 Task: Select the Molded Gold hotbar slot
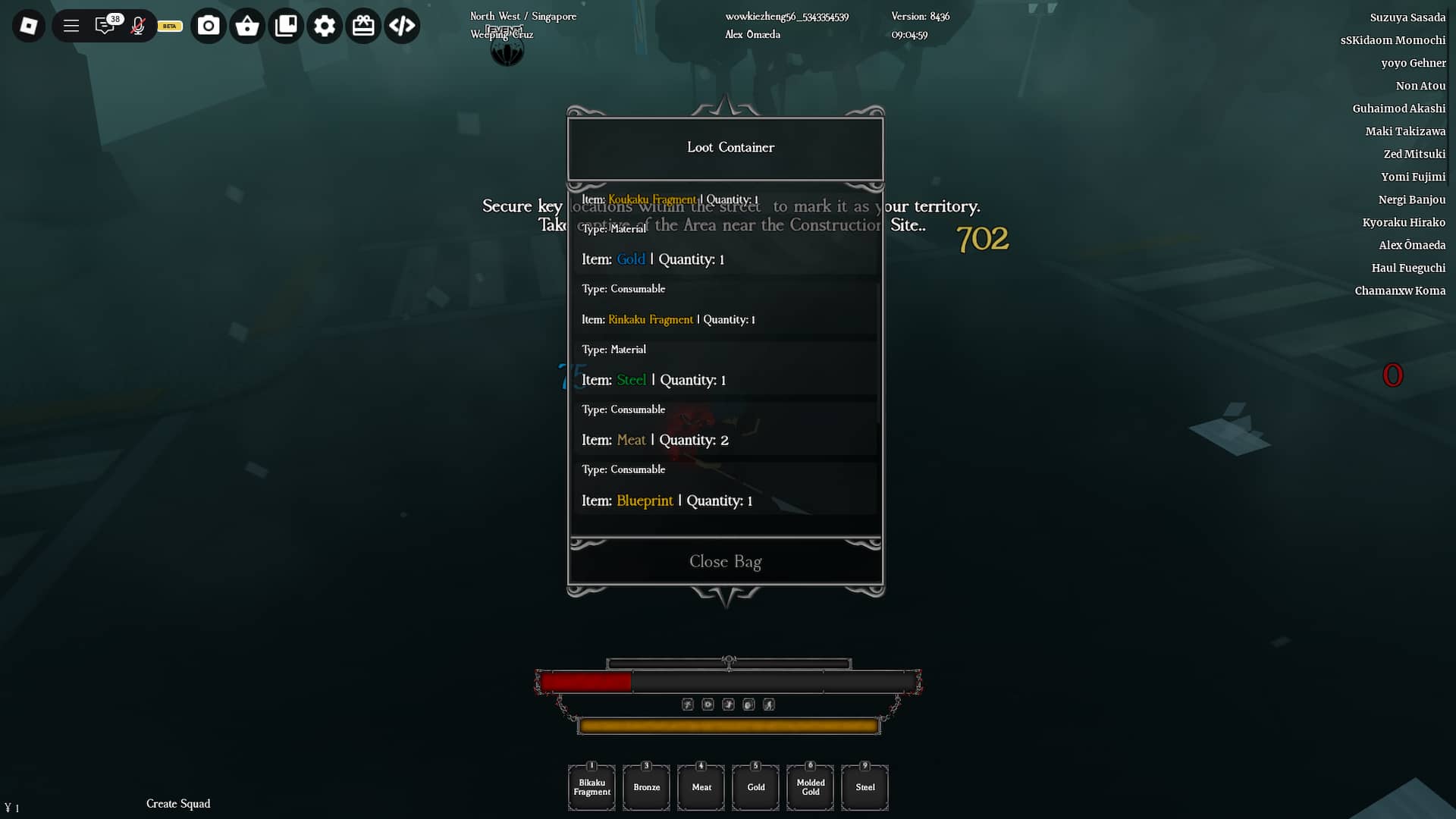[x=810, y=787]
